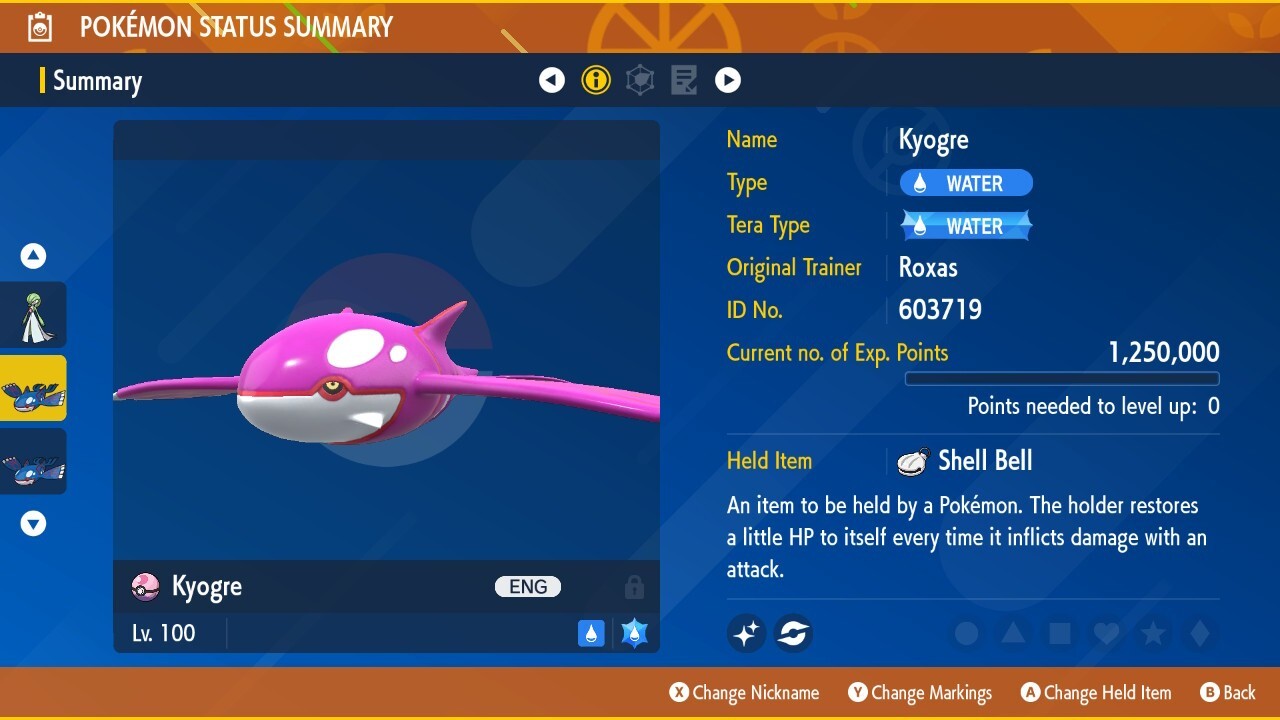The height and width of the screenshot is (720, 1280).
Task: Choose the blue Kyogre party thumbnail
Action: (34, 461)
